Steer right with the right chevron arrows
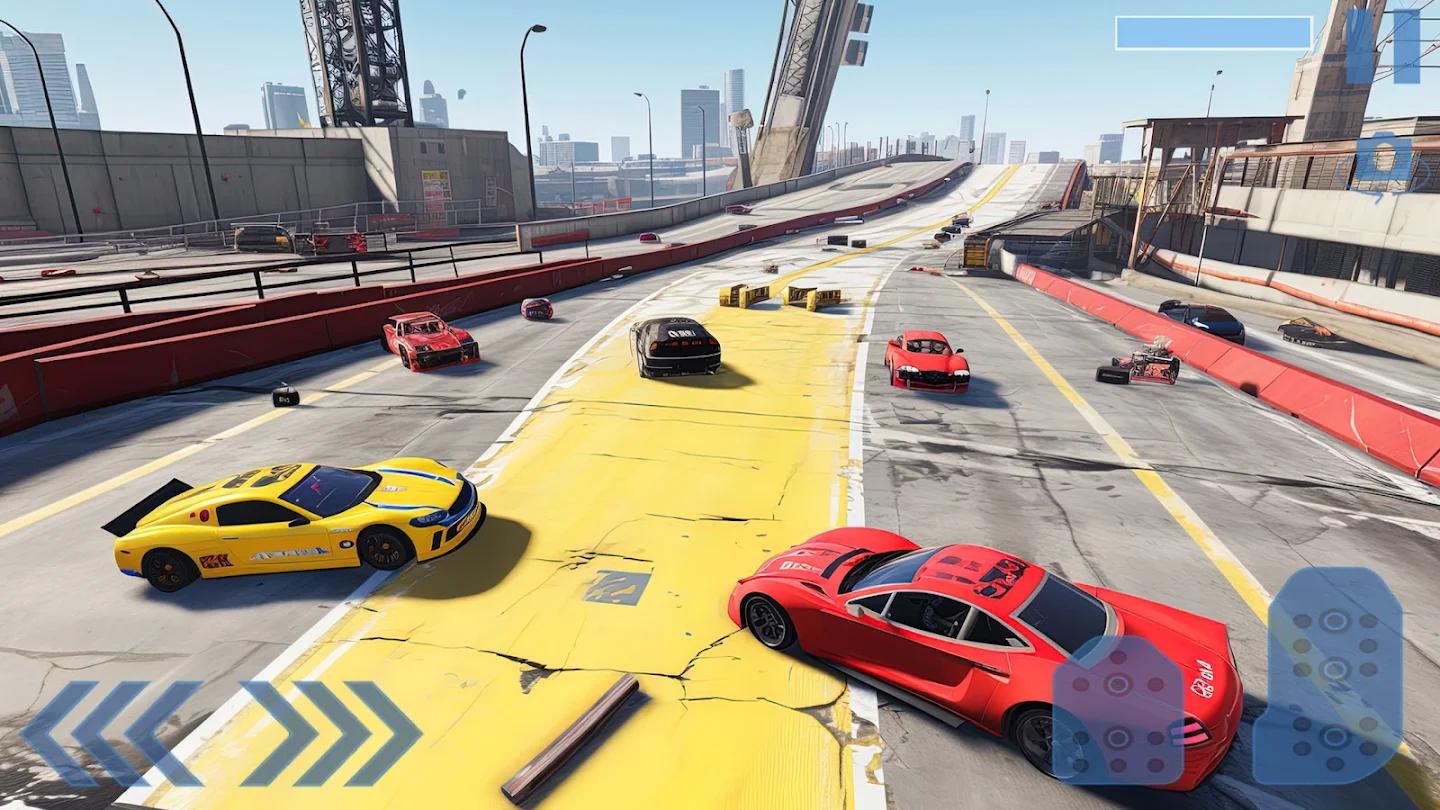The image size is (1440, 810). click(x=332, y=733)
